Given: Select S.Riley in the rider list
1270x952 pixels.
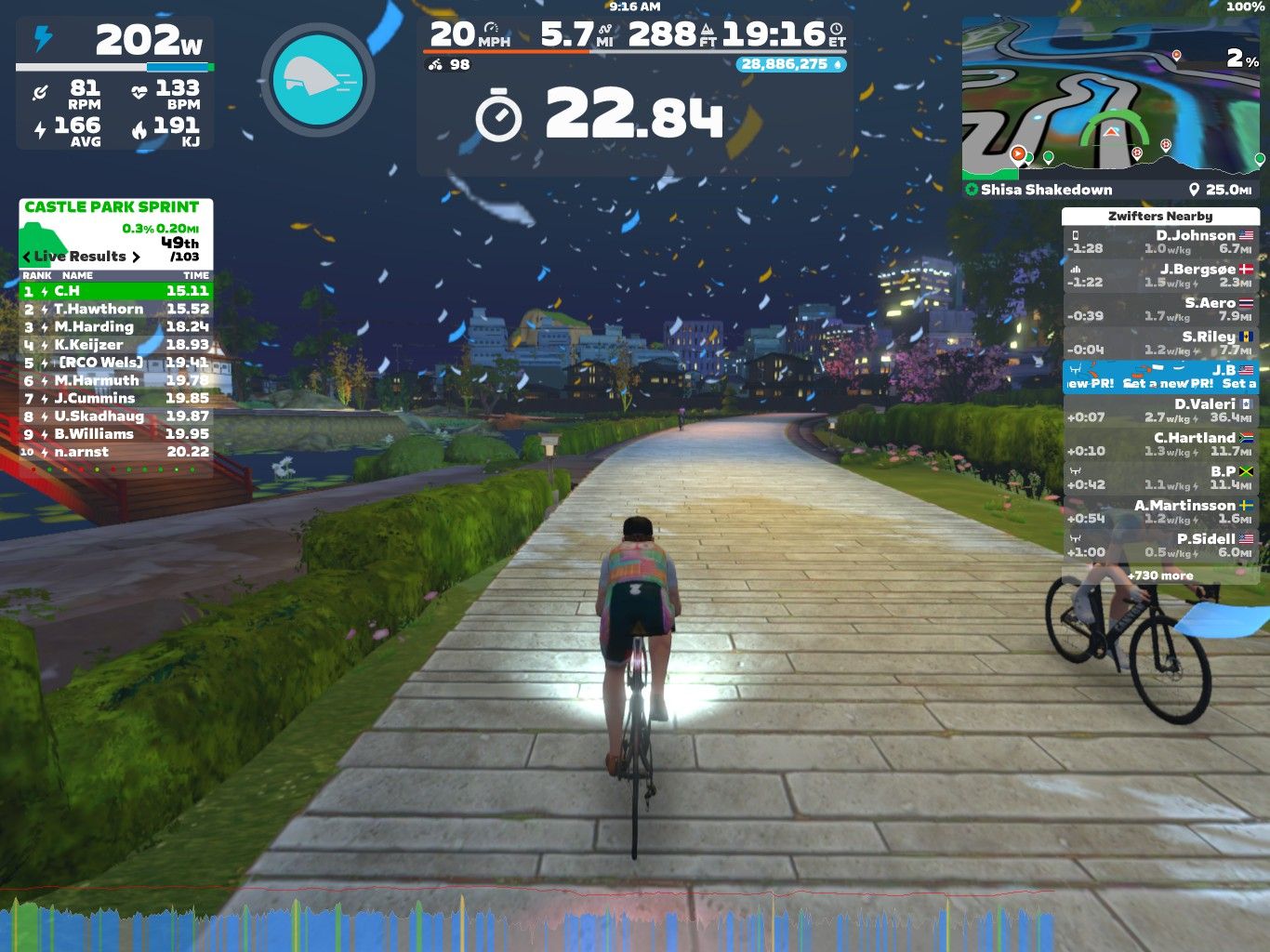Looking at the screenshot, I should pyautogui.click(x=1160, y=342).
